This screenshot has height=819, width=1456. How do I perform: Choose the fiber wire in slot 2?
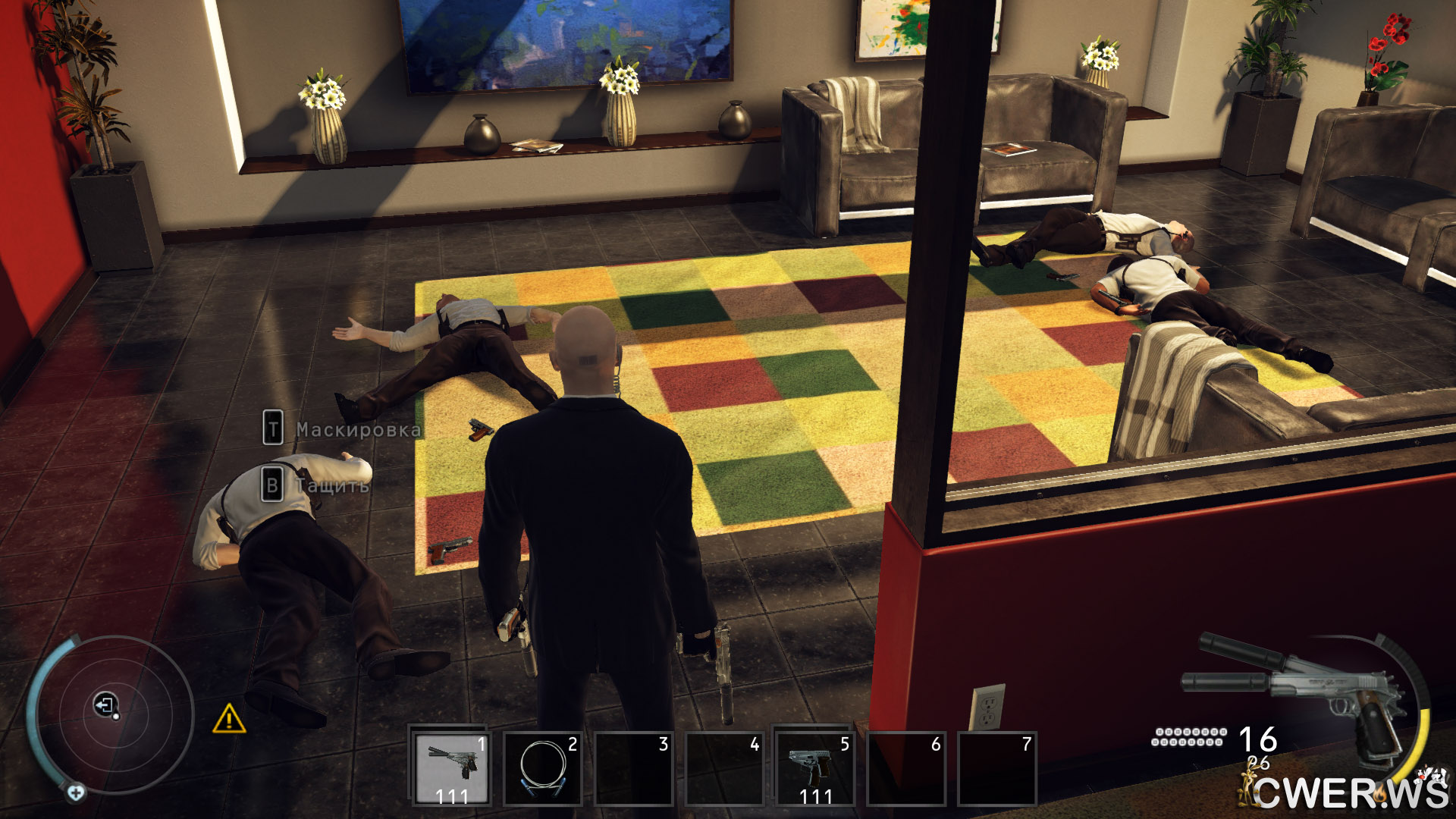click(x=542, y=767)
